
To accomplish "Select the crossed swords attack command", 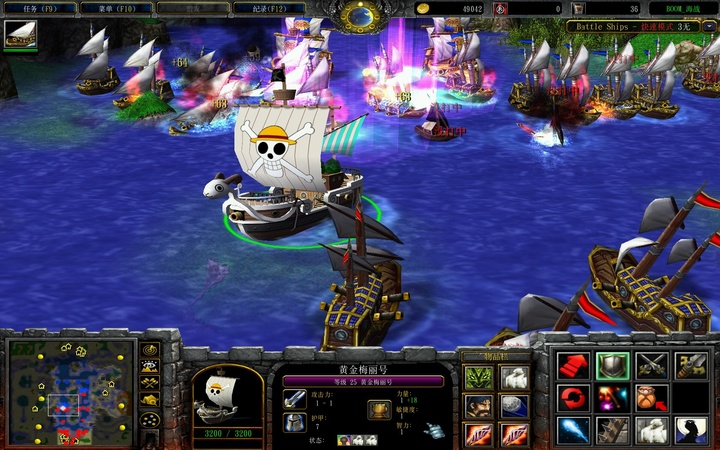I will [x=652, y=366].
